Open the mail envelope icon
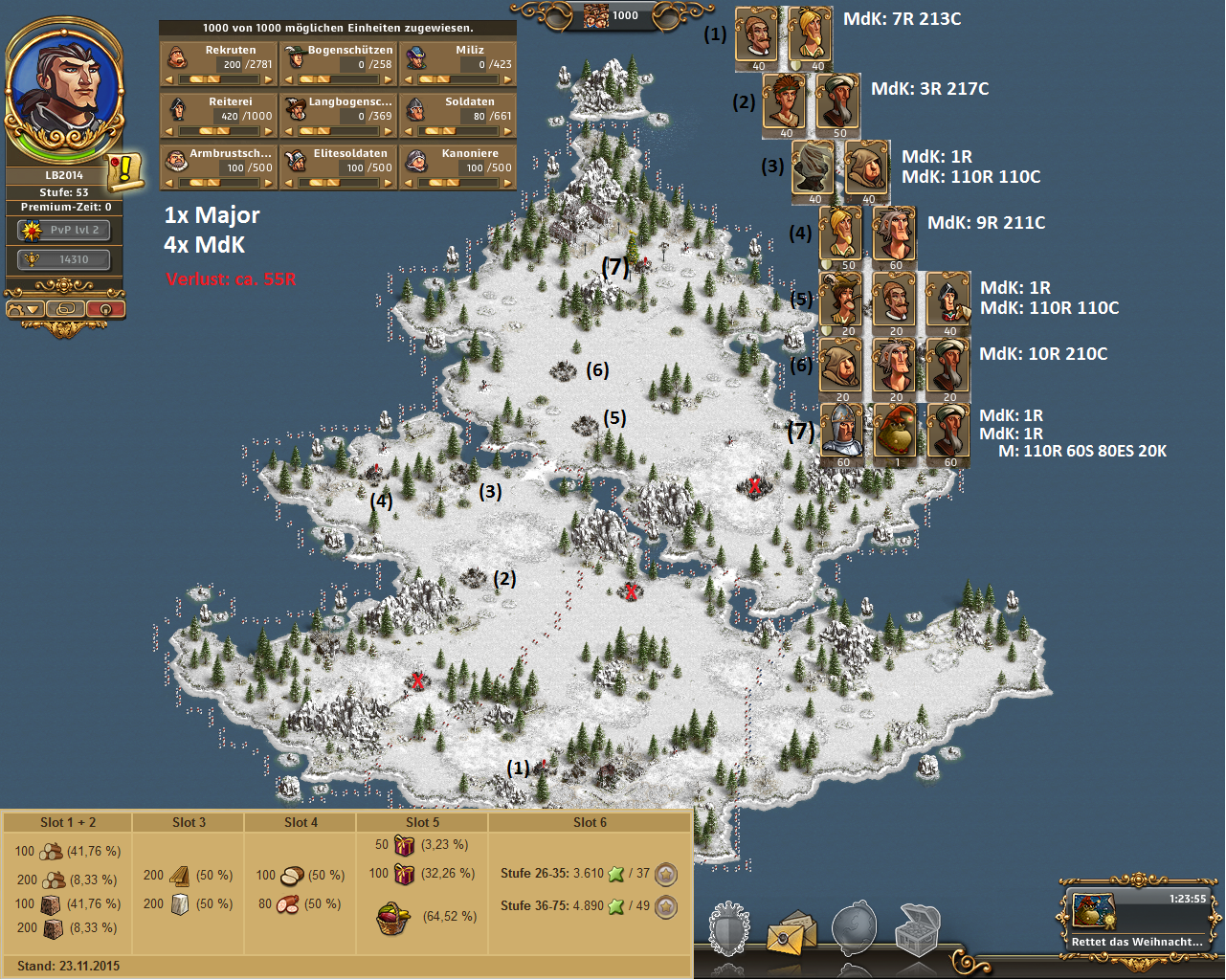 (791, 932)
